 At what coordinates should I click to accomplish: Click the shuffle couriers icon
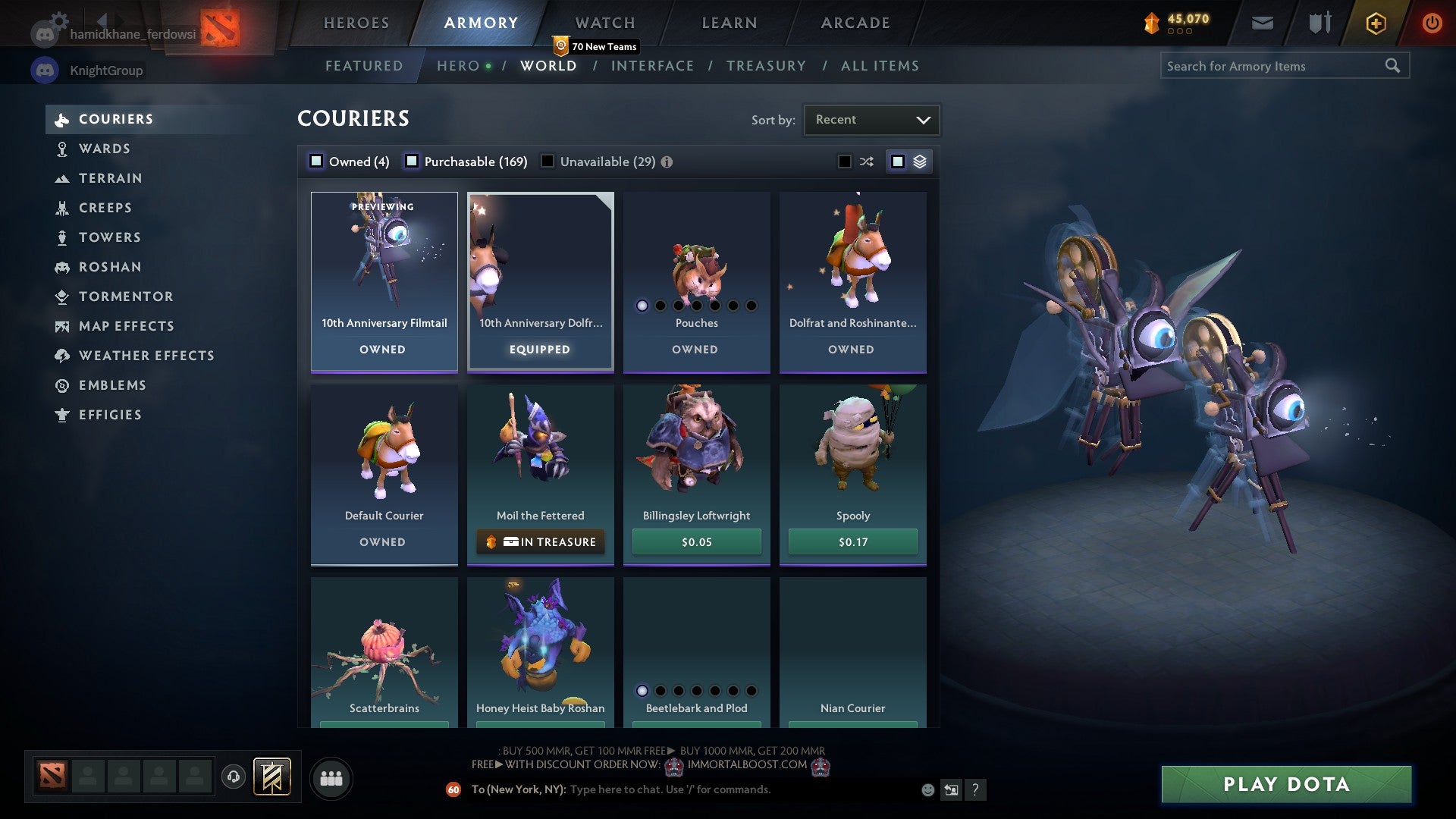[x=865, y=161]
